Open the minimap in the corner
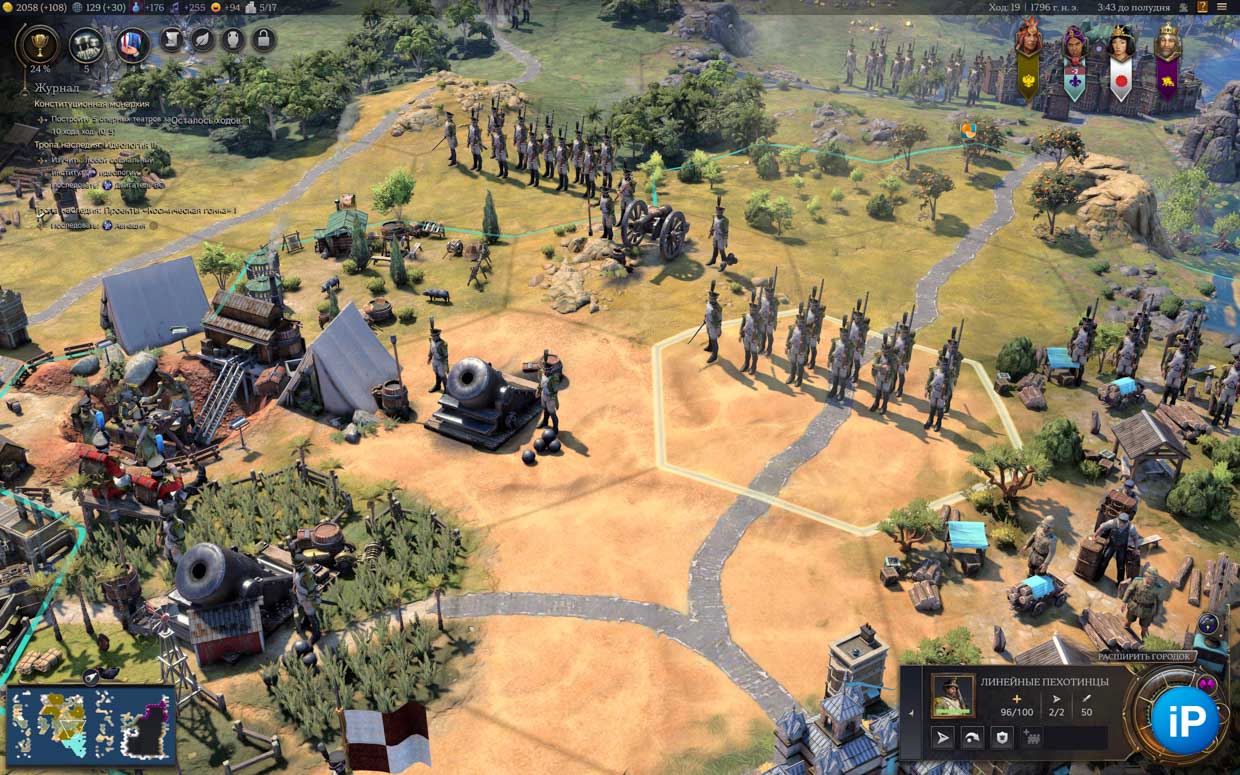1240x775 pixels. 91,725
